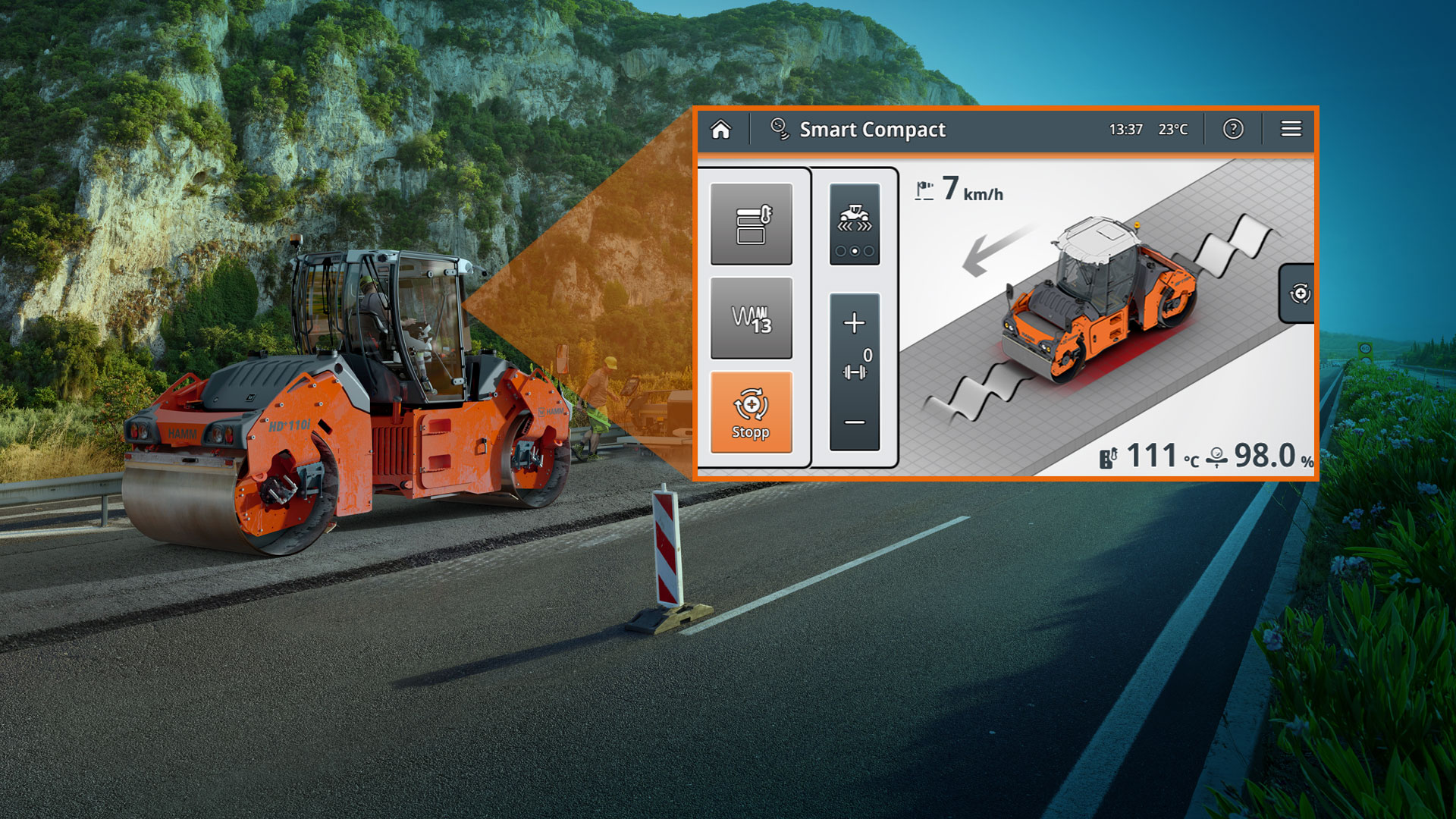Click the Smart Compact title in the header
The height and width of the screenshot is (819, 1456).
(873, 130)
